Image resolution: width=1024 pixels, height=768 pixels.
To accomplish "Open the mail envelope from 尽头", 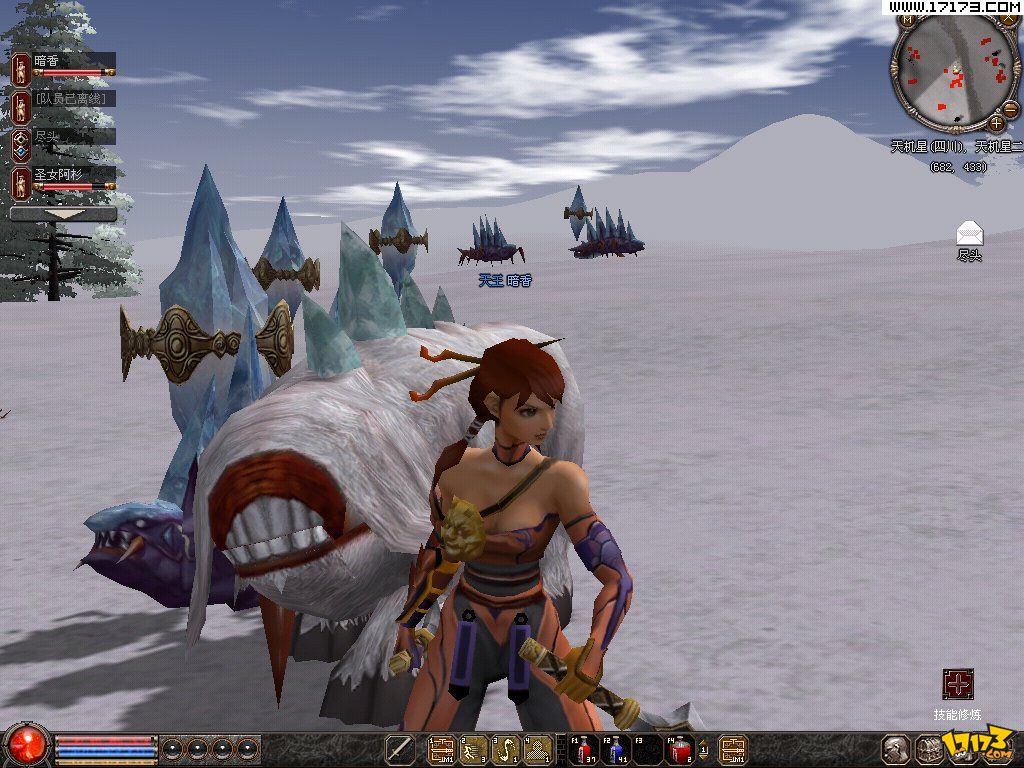I will 969,233.
